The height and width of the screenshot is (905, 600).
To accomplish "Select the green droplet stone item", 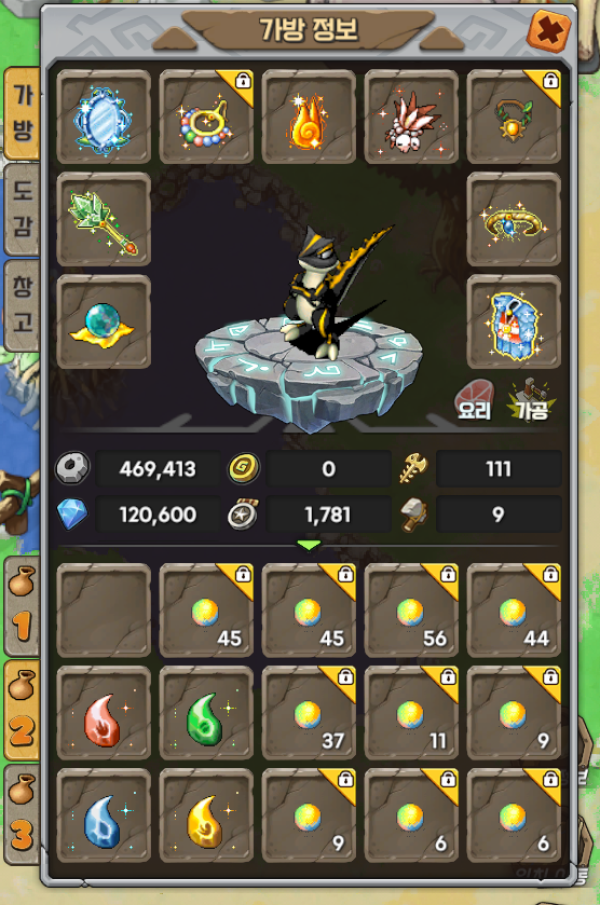I will click(x=207, y=713).
